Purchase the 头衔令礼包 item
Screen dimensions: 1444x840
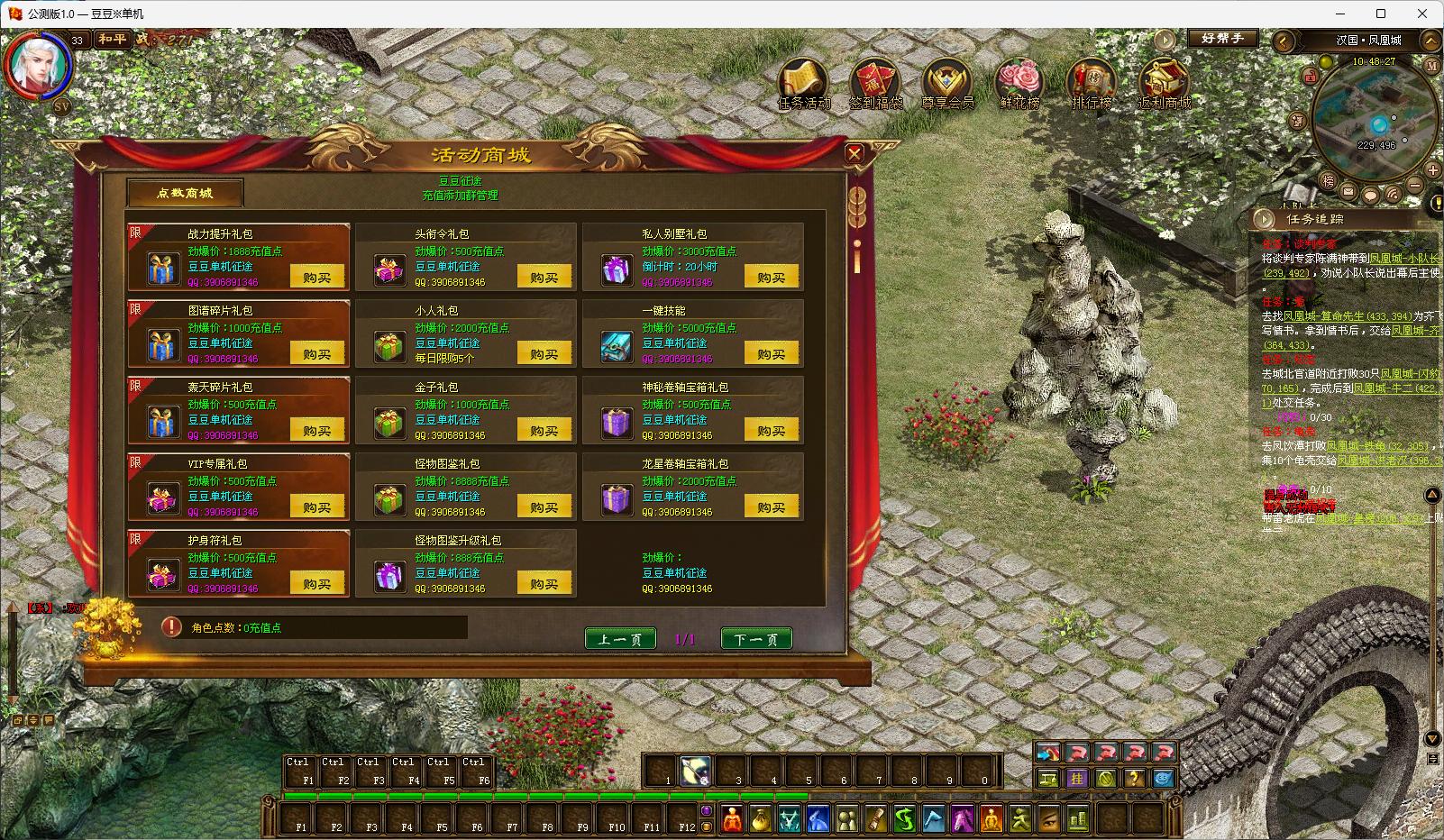[x=544, y=277]
